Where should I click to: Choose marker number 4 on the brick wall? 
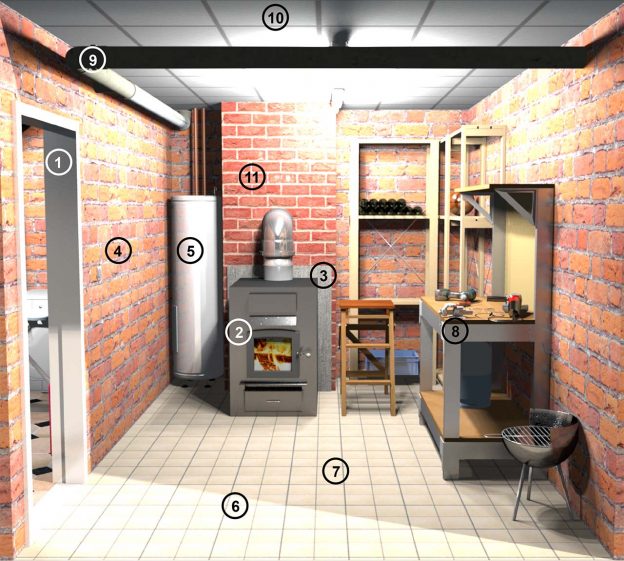coord(119,250)
